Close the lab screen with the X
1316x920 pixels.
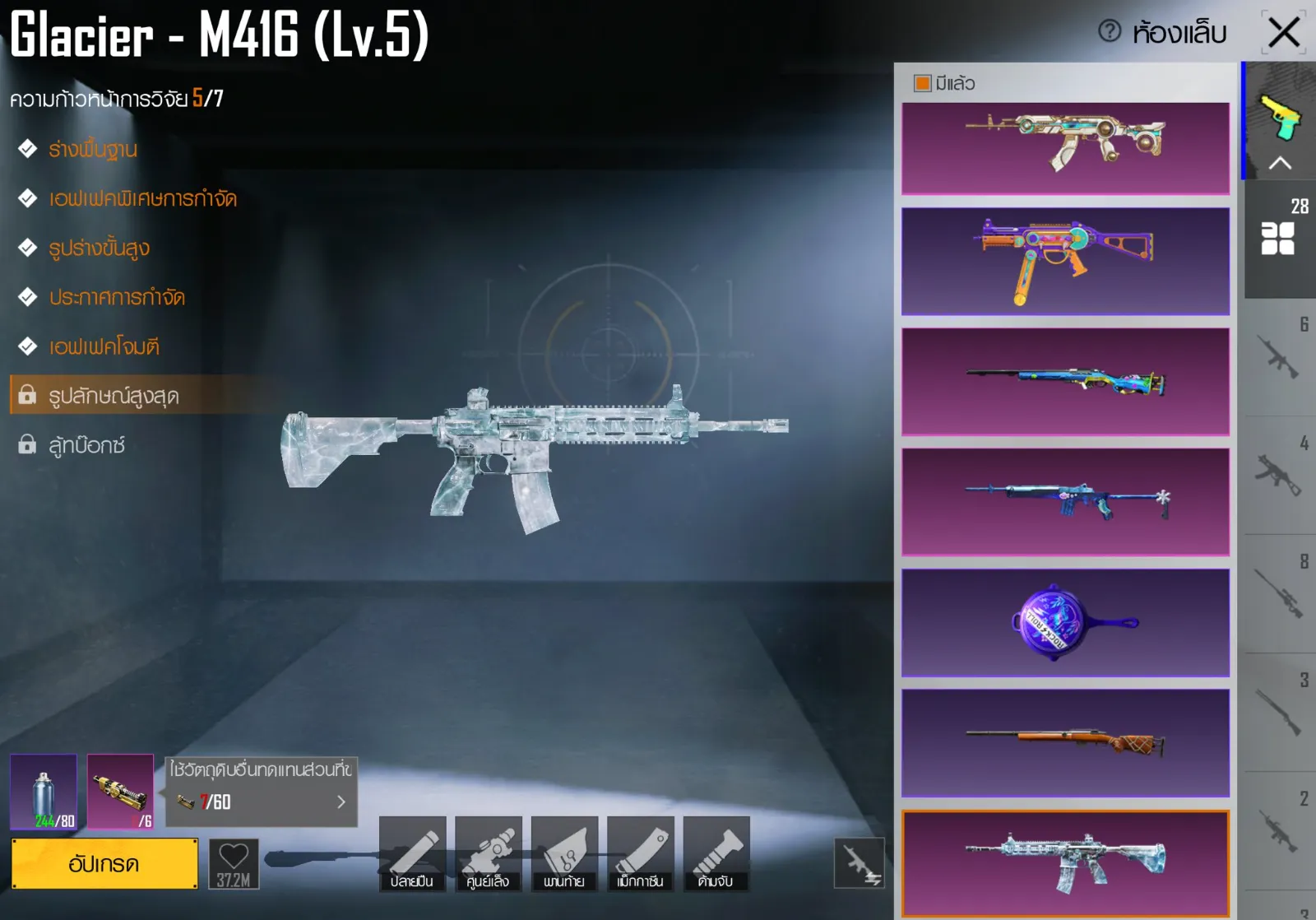pyautogui.click(x=1283, y=33)
